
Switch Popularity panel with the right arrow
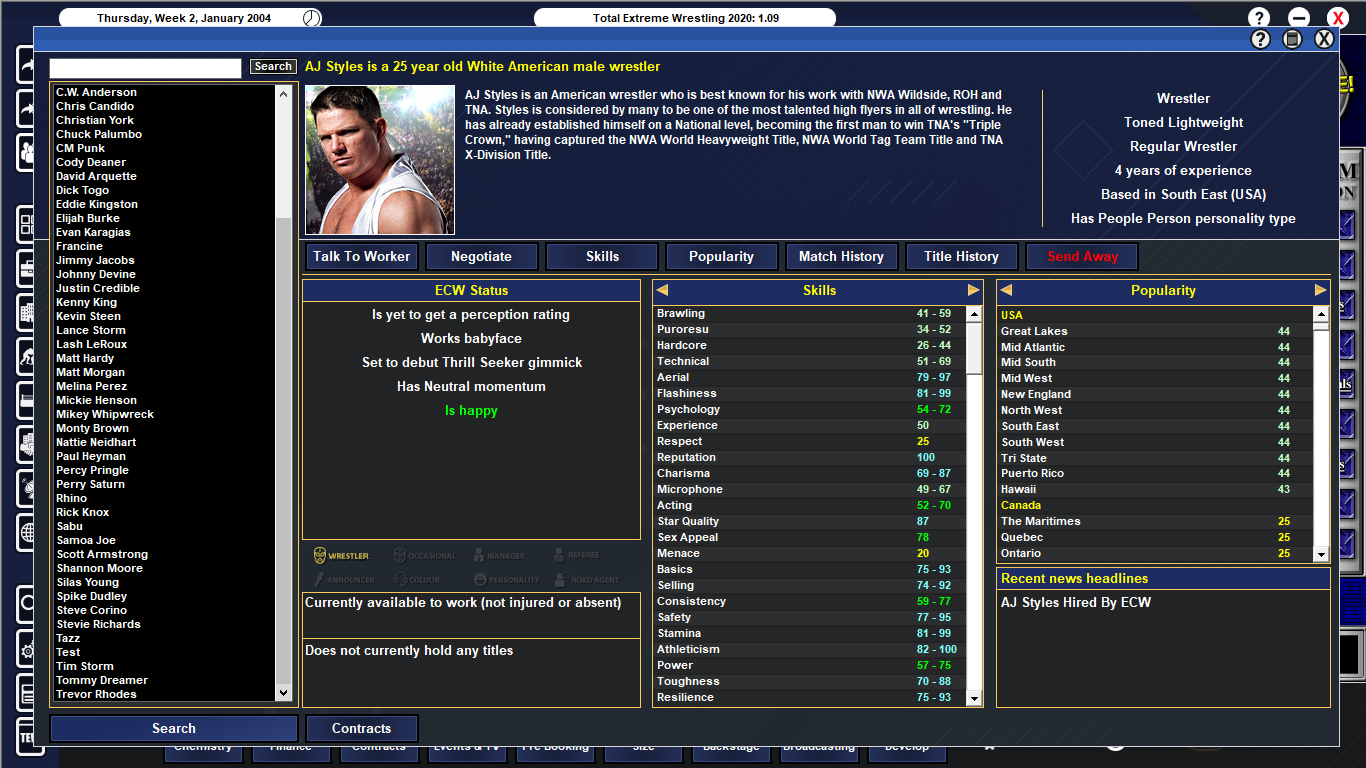click(1322, 290)
